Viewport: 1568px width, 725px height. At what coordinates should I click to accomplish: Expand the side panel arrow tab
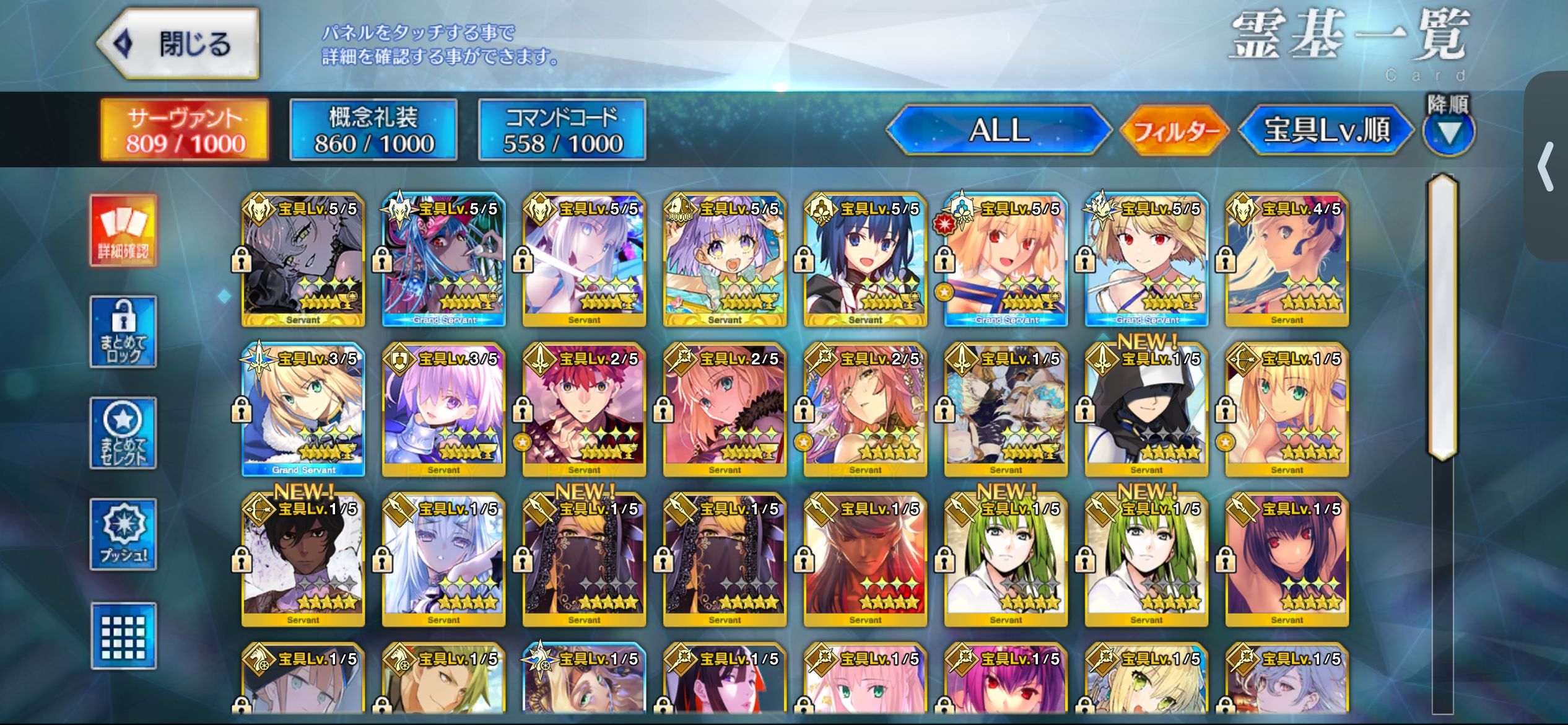[x=1546, y=166]
